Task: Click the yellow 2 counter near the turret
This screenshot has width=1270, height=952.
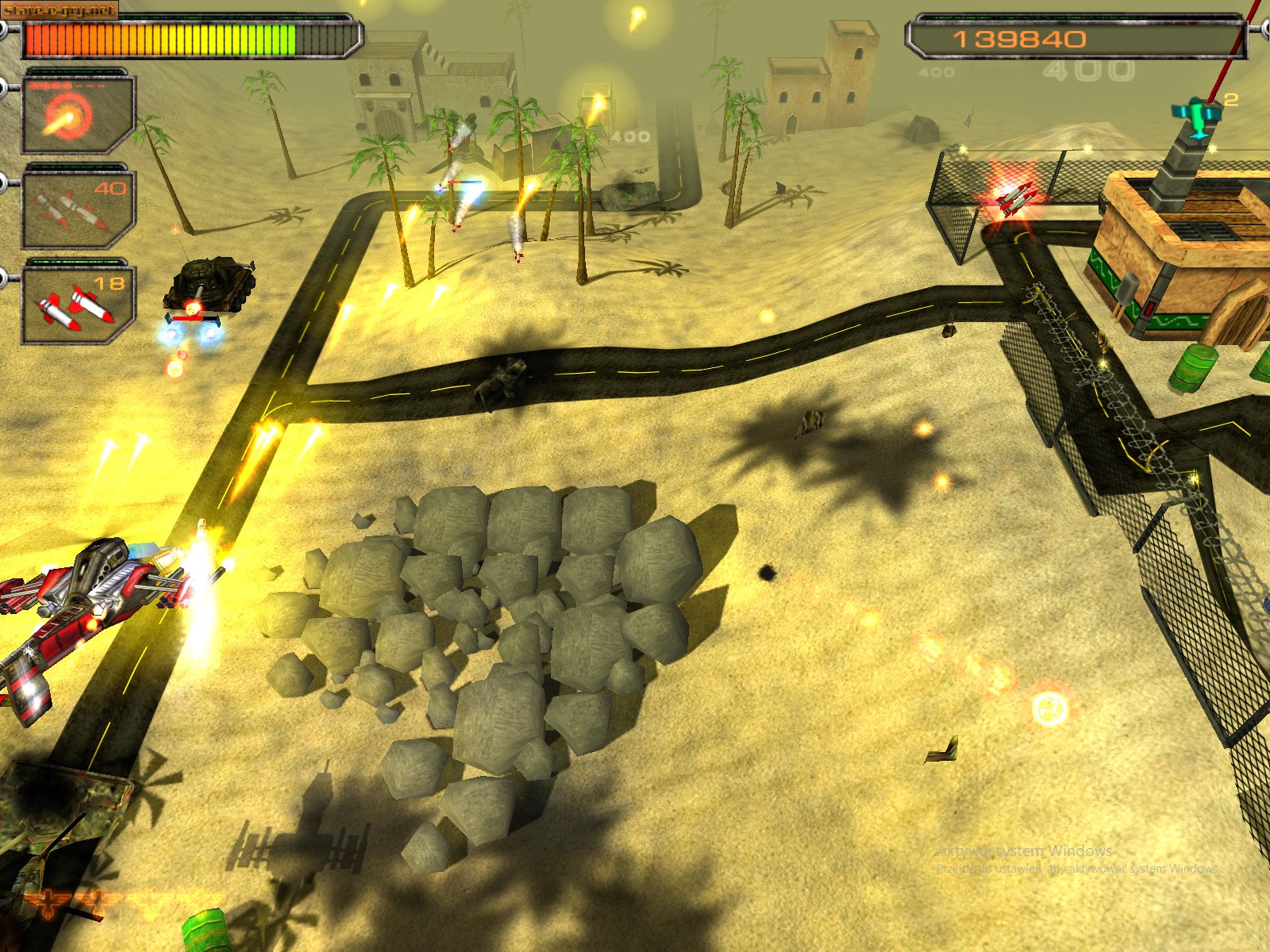Action: (x=1232, y=99)
